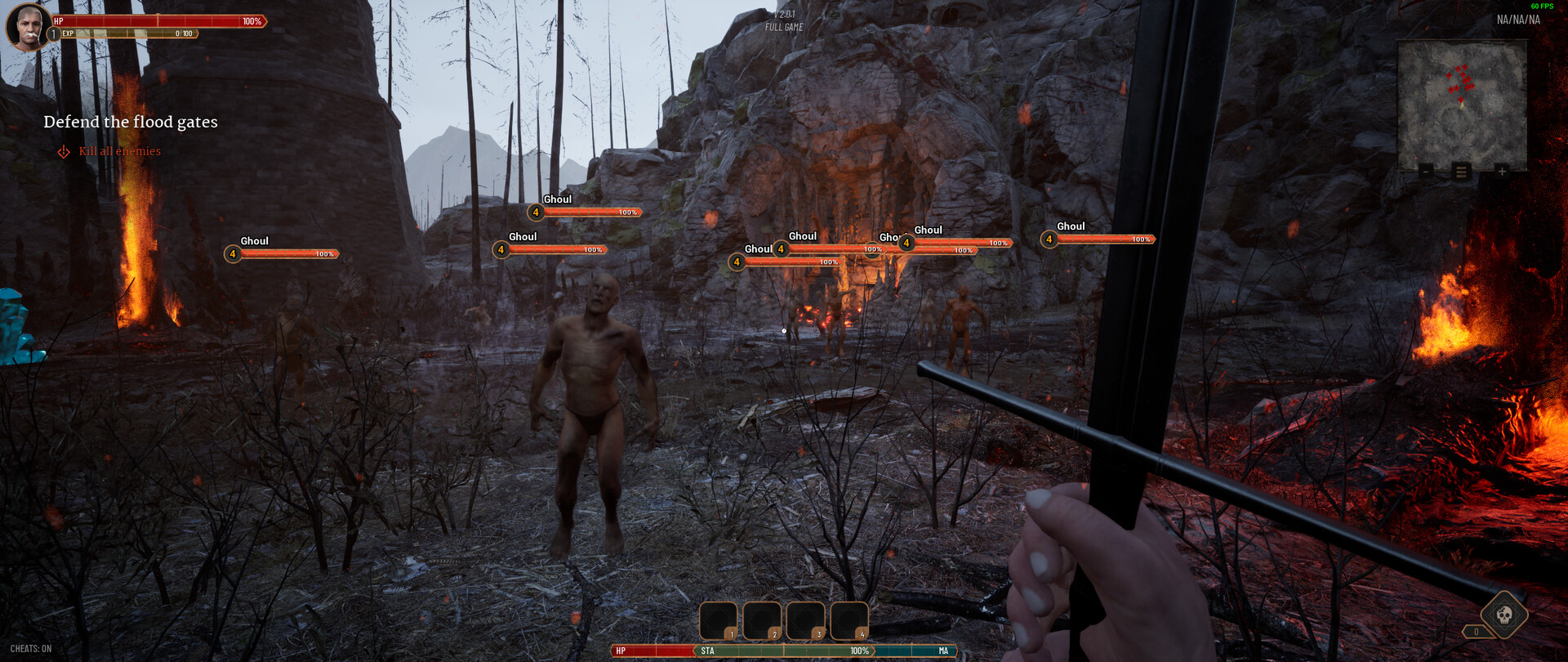This screenshot has height=662, width=1568.
Task: Select the "Defend the flood gates" objective
Action: [131, 122]
